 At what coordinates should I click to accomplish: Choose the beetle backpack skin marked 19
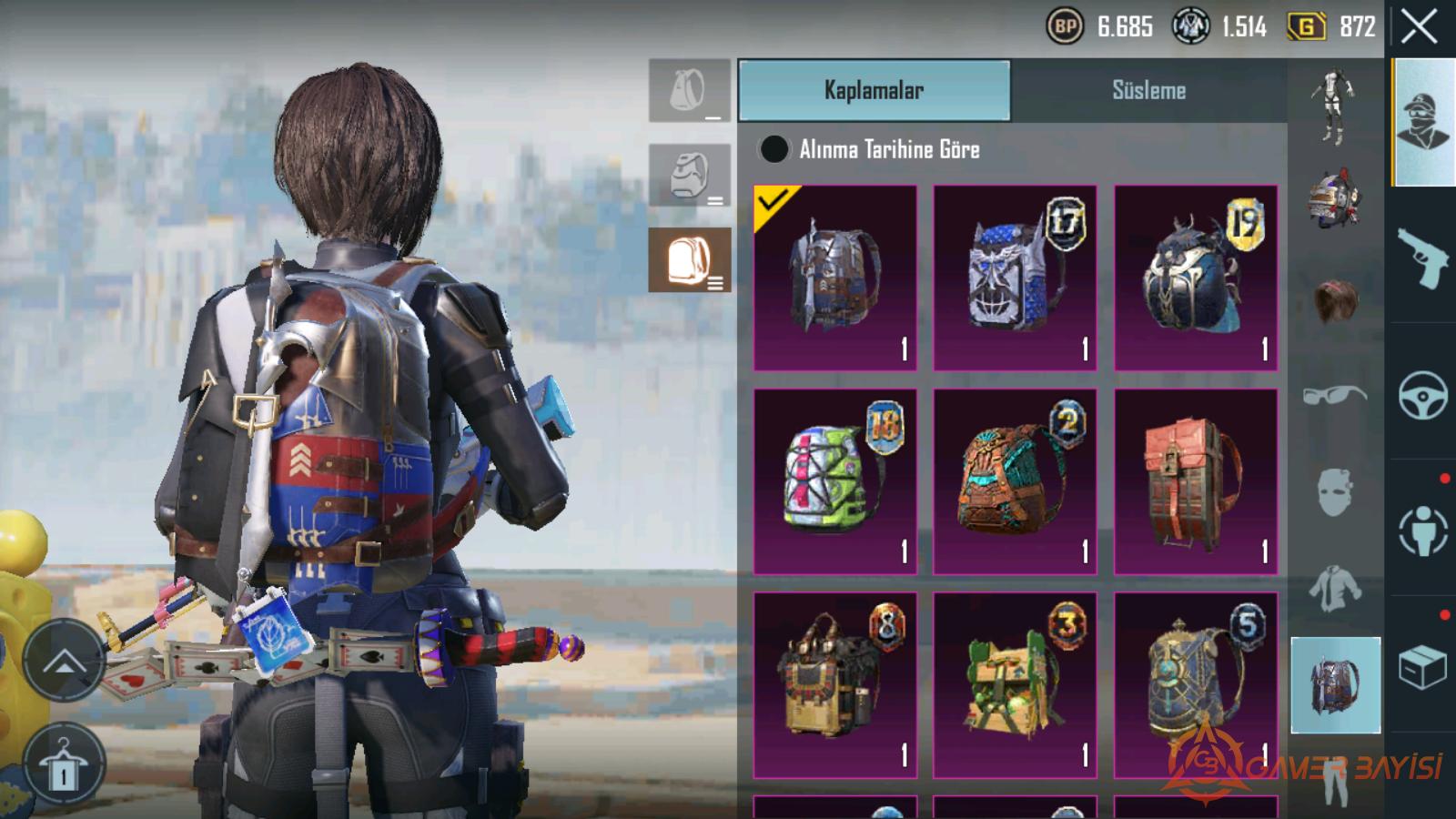[1196, 278]
